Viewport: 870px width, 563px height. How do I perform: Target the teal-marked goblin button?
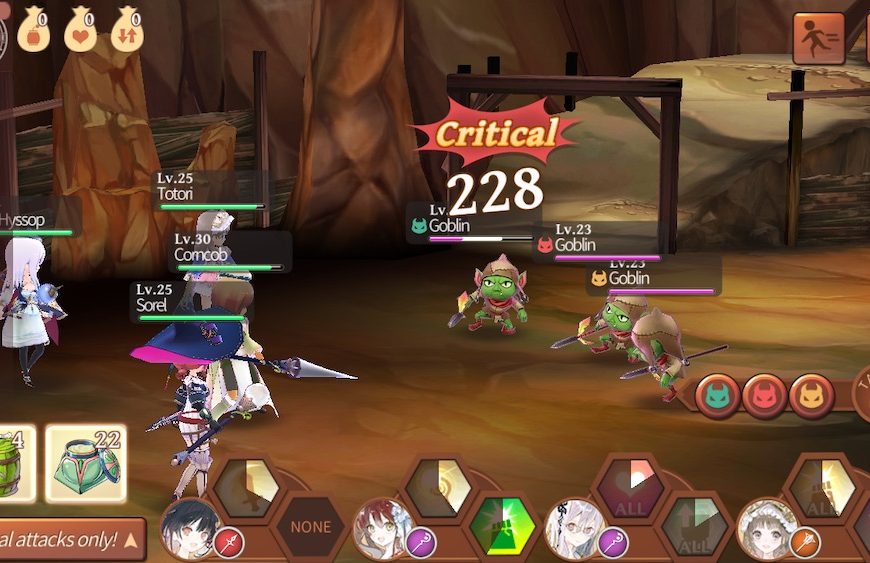click(x=717, y=396)
